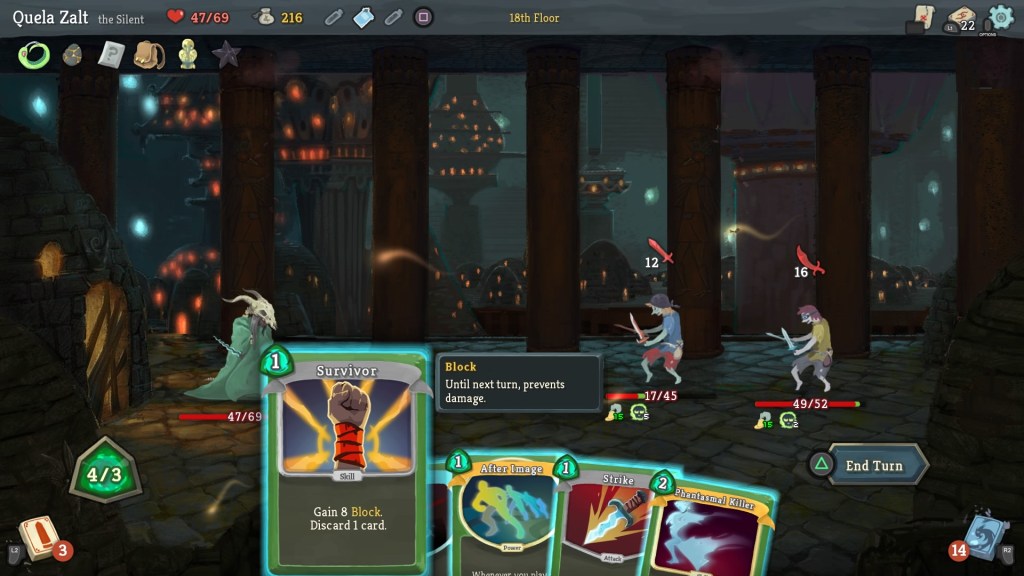Image resolution: width=1024 pixels, height=576 pixels.
Task: Inspect the cracked stone relic
Action: pos(72,55)
